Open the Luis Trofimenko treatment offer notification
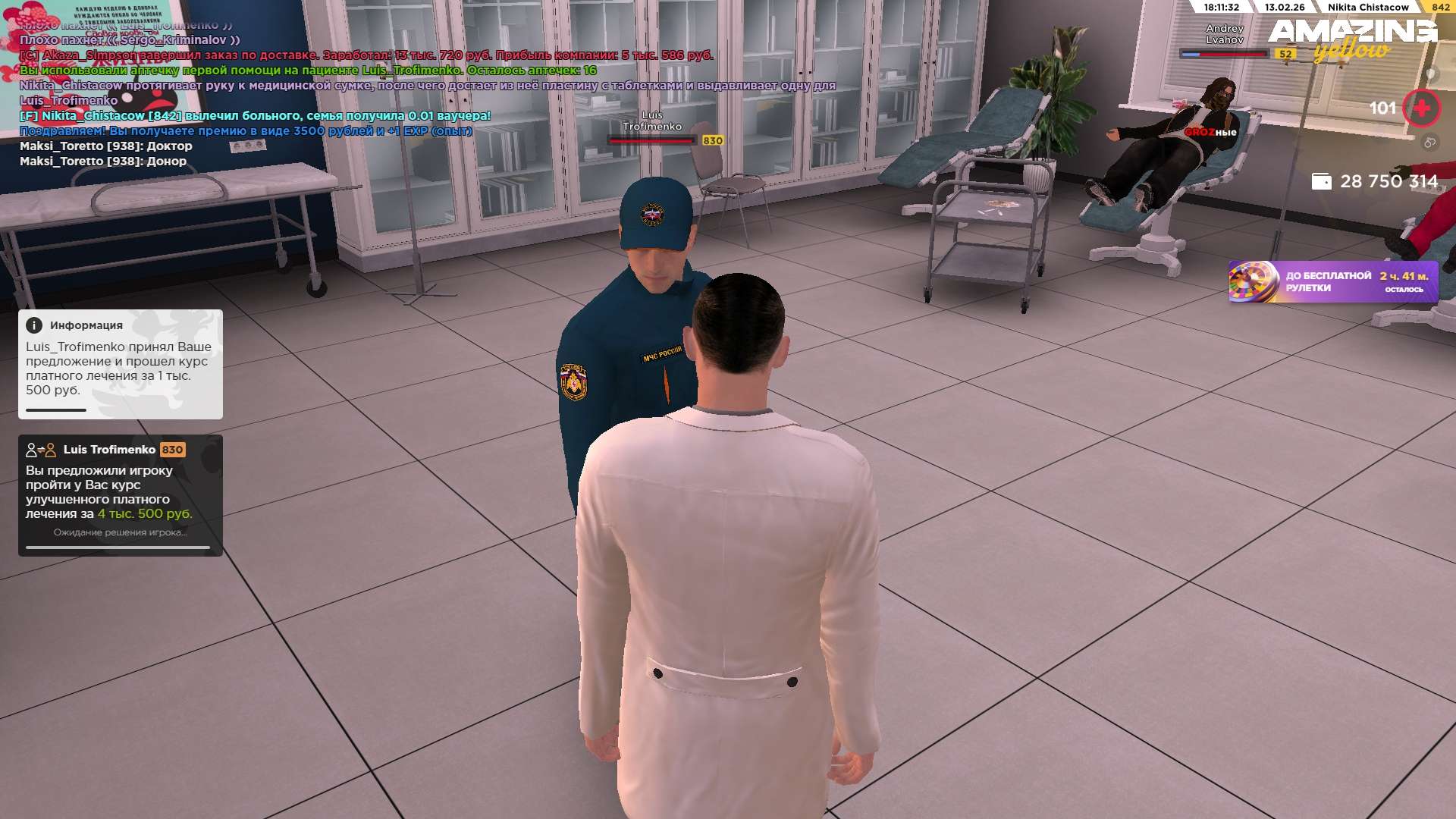Screen dimensions: 1456x819 121,494
